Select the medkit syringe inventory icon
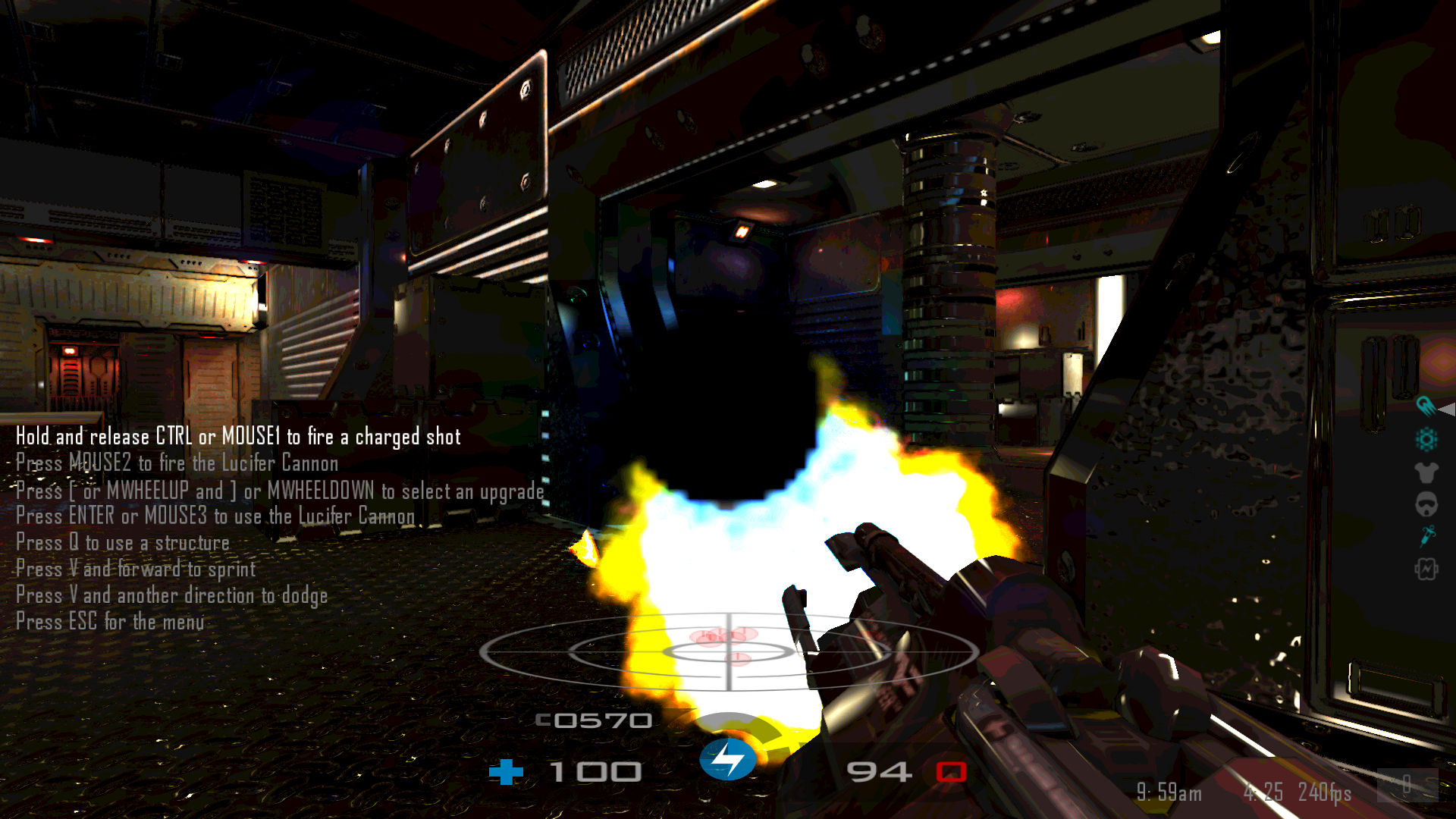Viewport: 1456px width, 819px height. 1427,536
